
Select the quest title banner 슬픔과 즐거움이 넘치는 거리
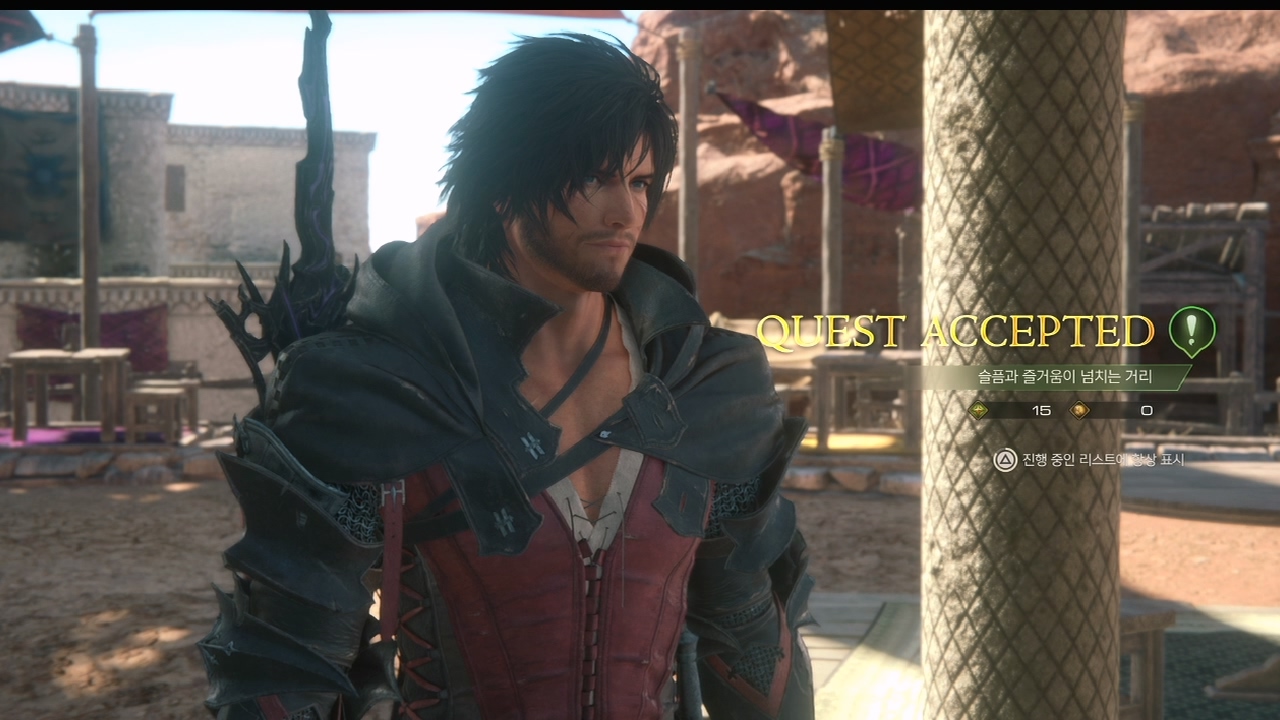[x=1064, y=377]
